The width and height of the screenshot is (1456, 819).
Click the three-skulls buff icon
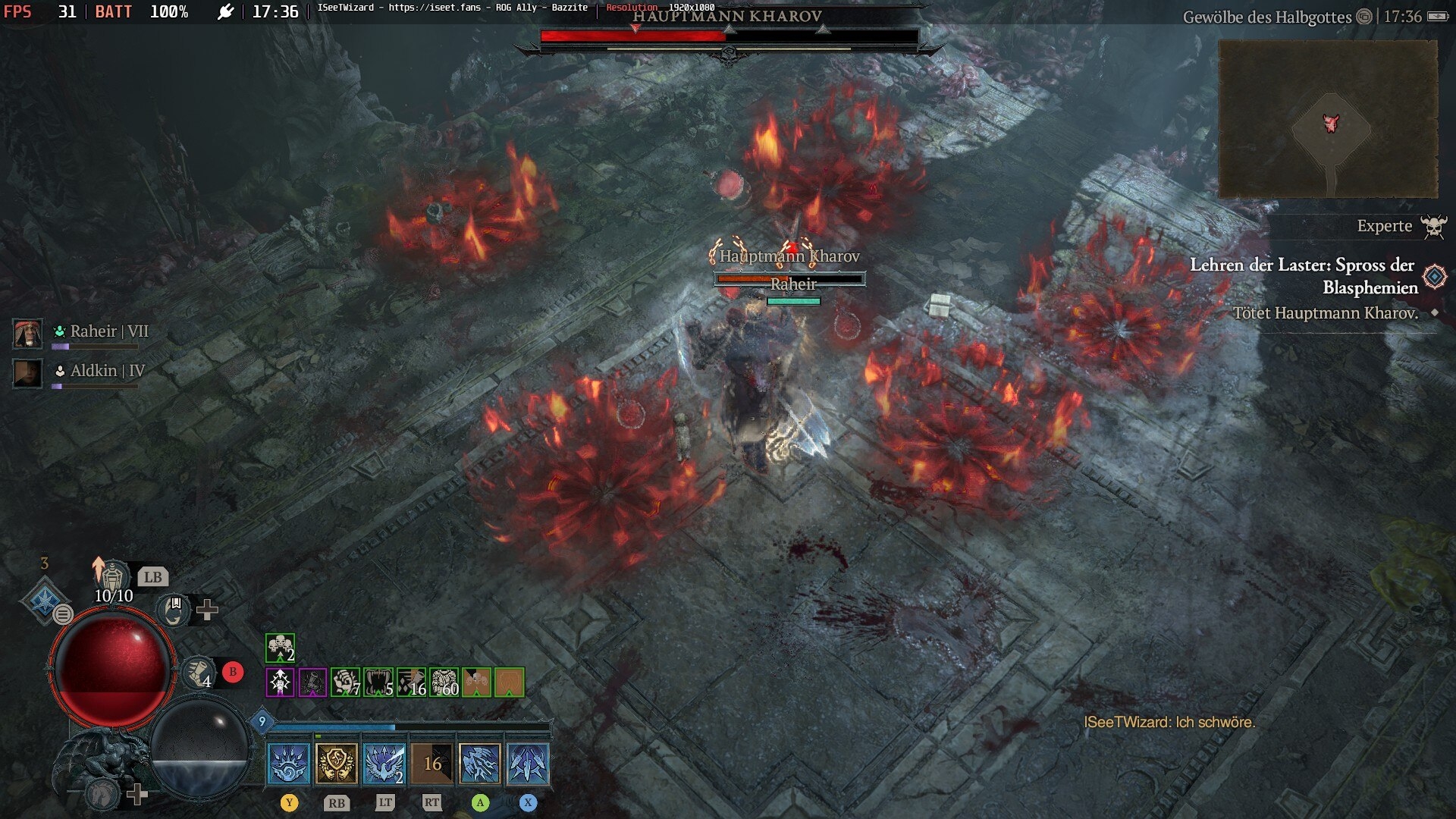pyautogui.click(x=280, y=648)
